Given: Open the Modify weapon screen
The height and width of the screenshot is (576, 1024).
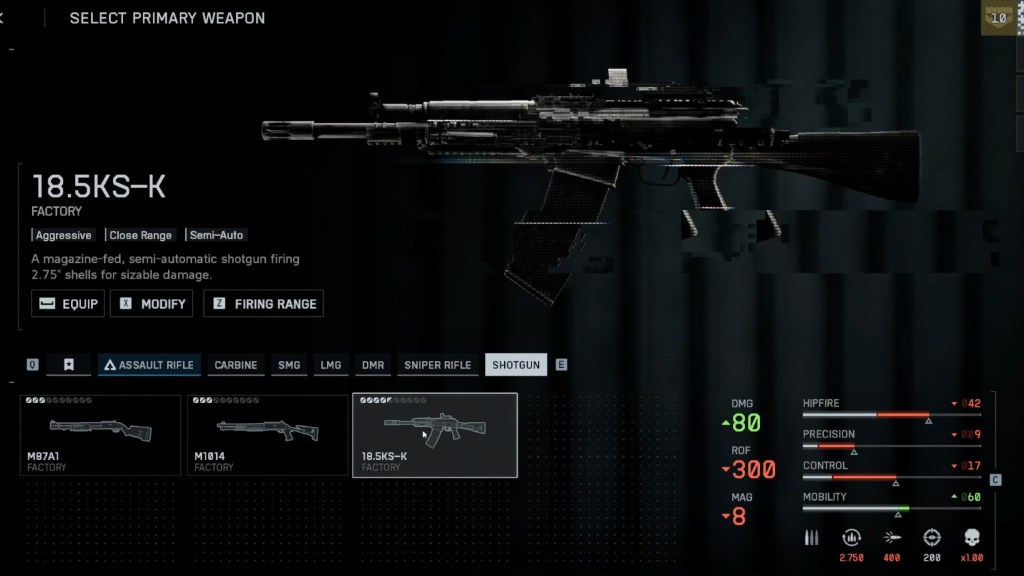Looking at the screenshot, I should [x=152, y=303].
